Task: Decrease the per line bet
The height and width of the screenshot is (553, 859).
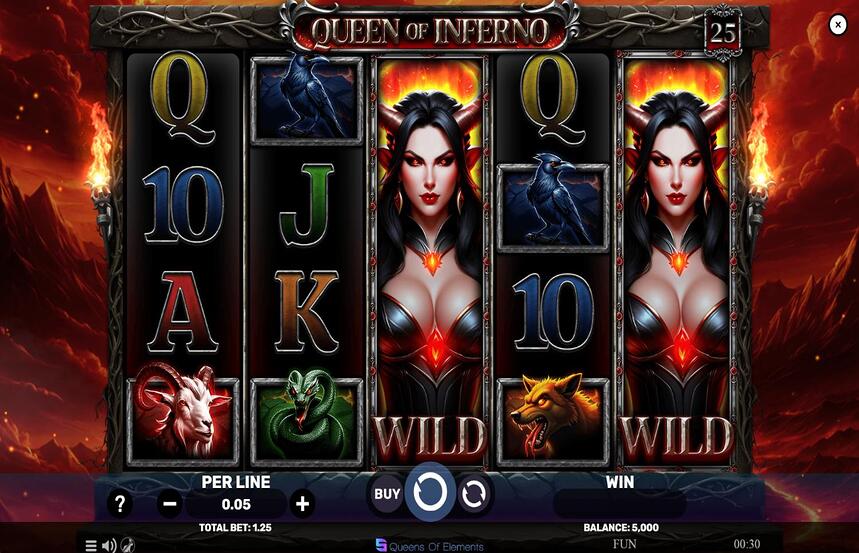Action: tap(170, 503)
